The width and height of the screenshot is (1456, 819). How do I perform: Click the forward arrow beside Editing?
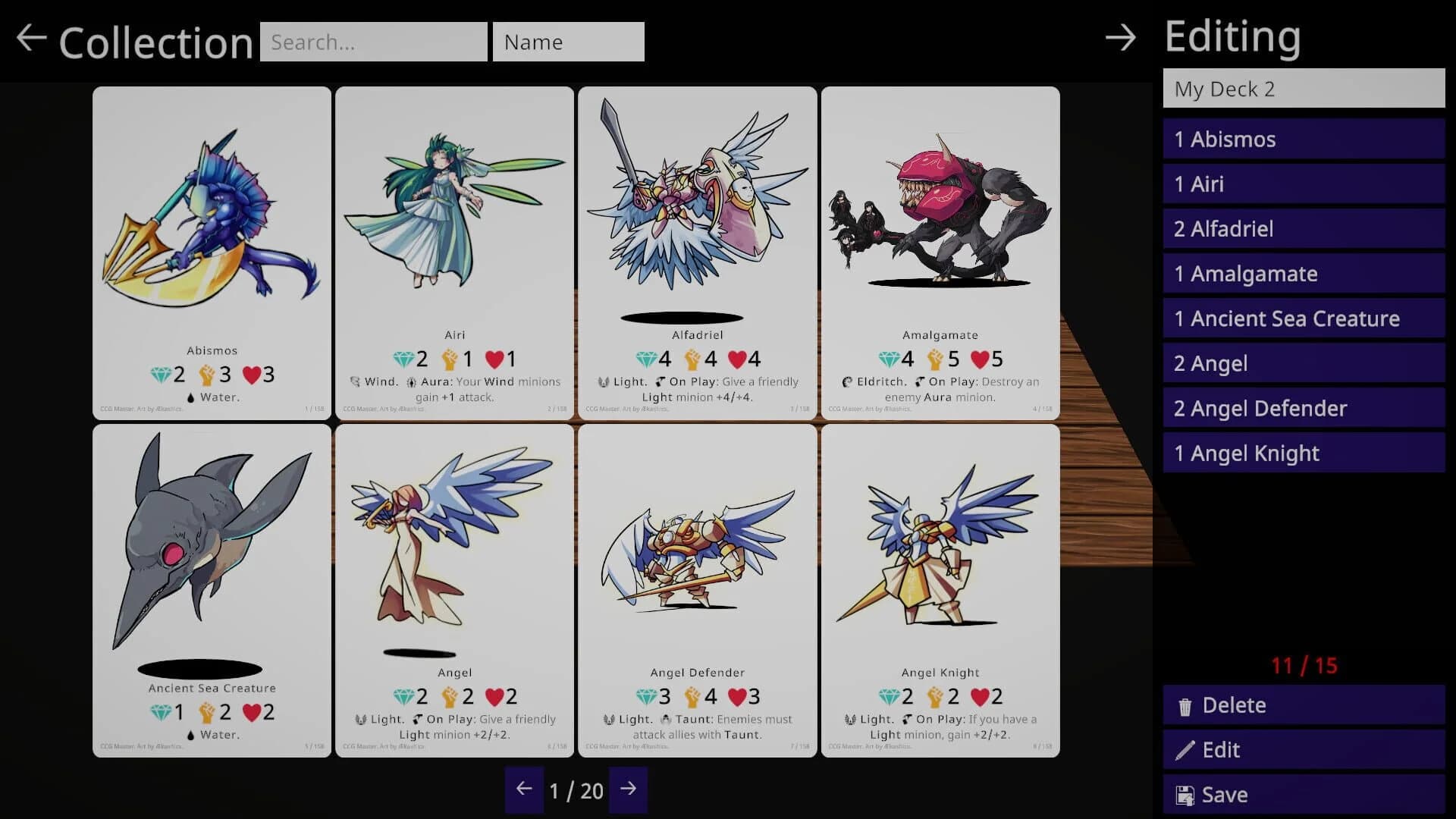tap(1120, 38)
